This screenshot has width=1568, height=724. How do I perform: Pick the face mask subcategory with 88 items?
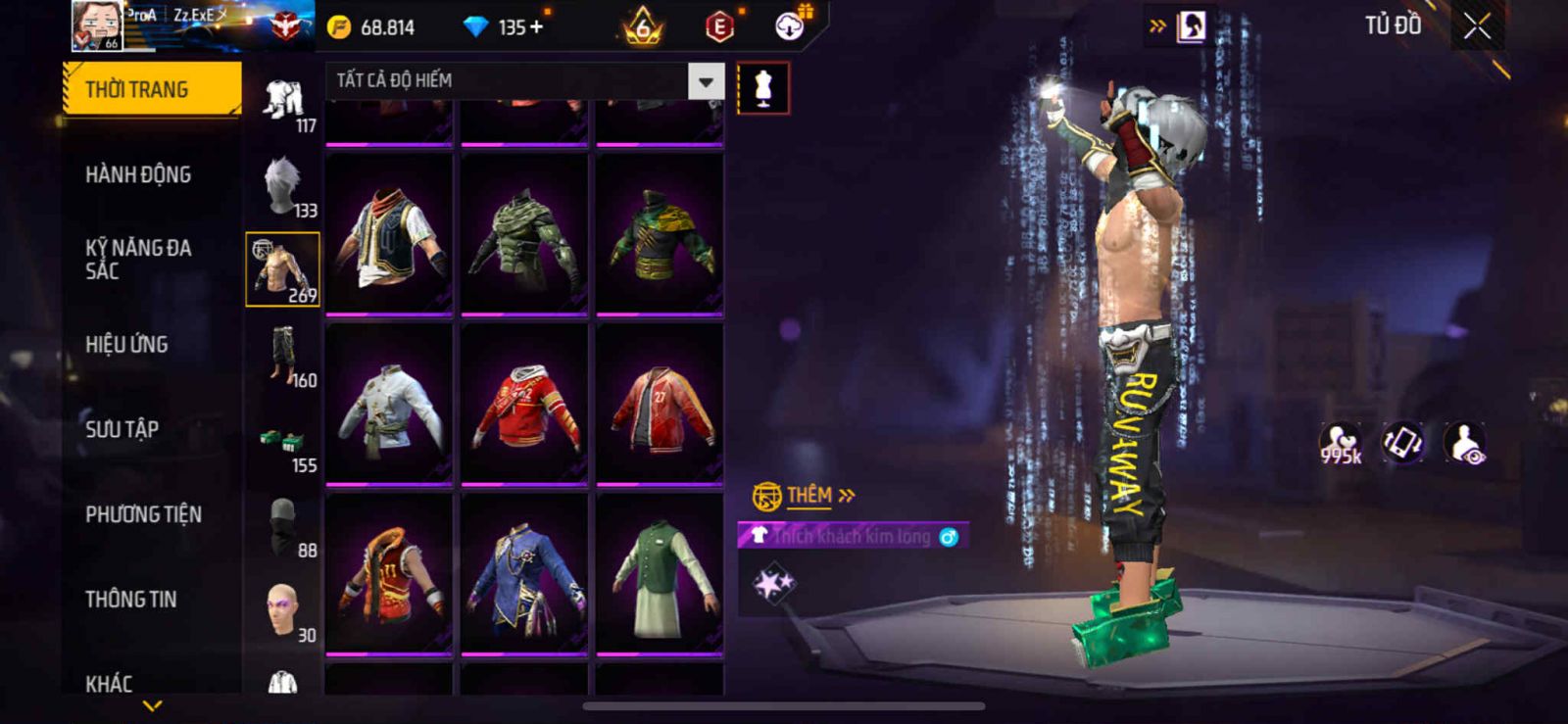283,527
